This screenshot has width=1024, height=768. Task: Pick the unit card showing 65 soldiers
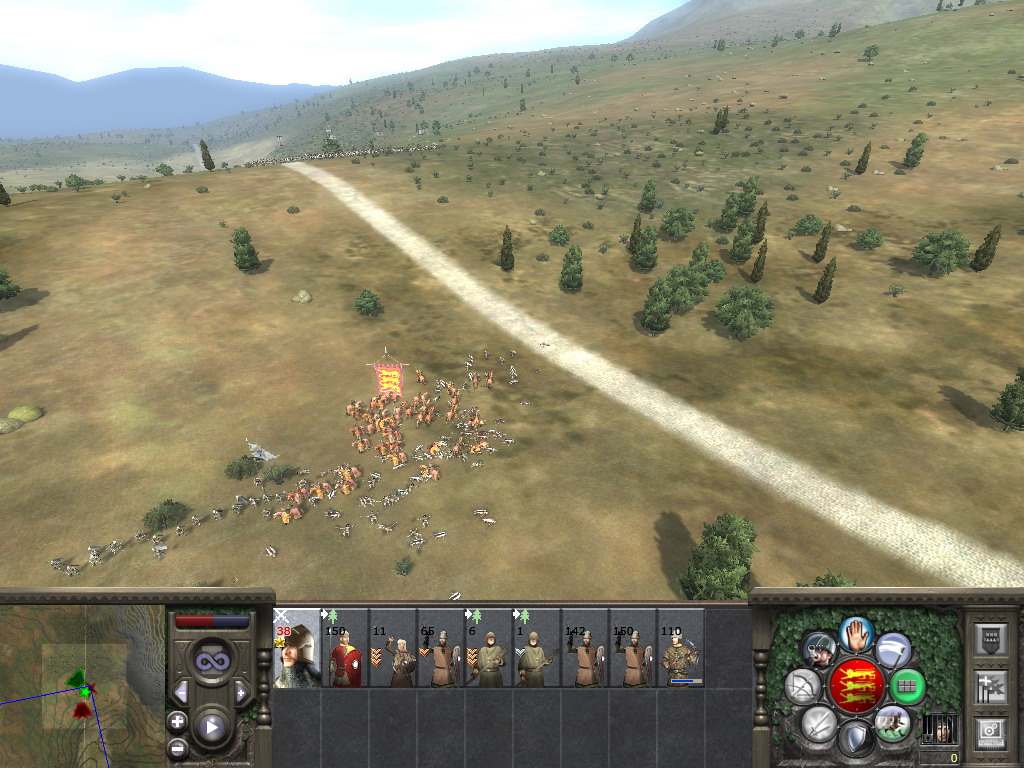point(441,648)
